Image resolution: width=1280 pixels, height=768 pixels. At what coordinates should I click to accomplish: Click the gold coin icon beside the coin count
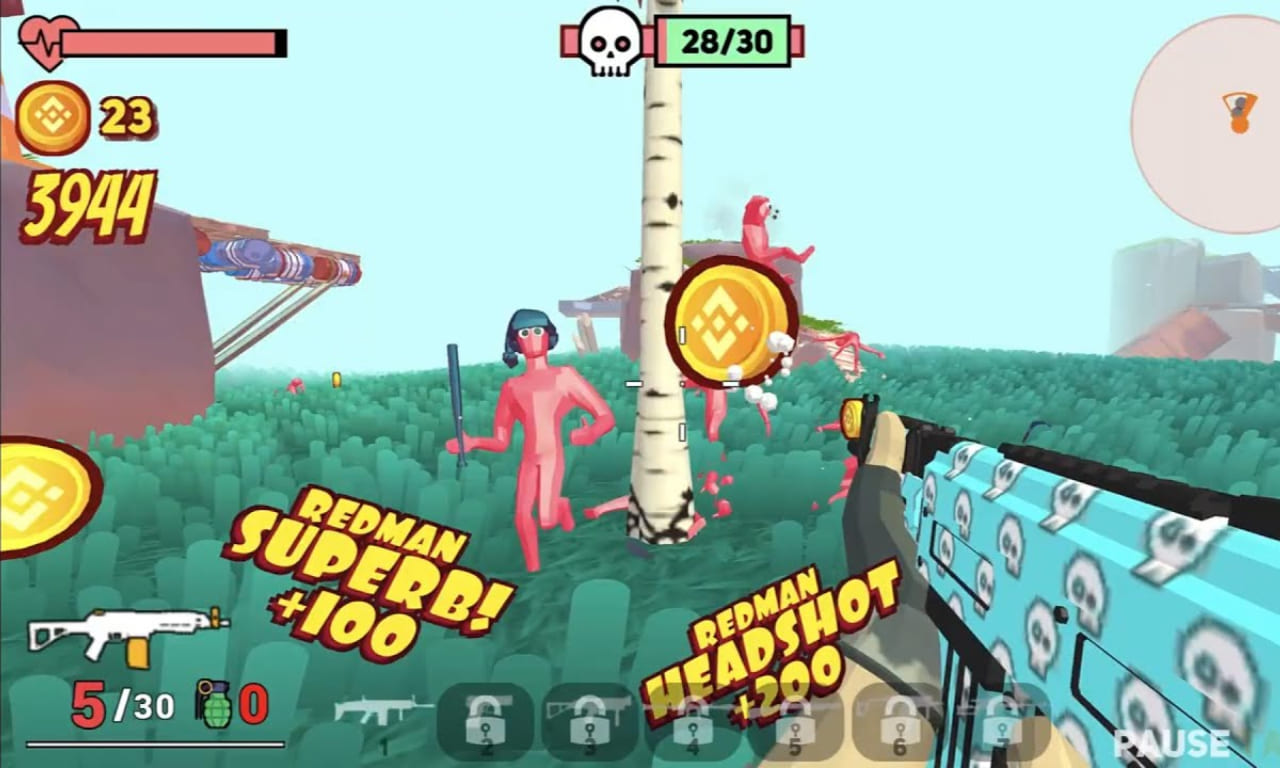(x=53, y=115)
